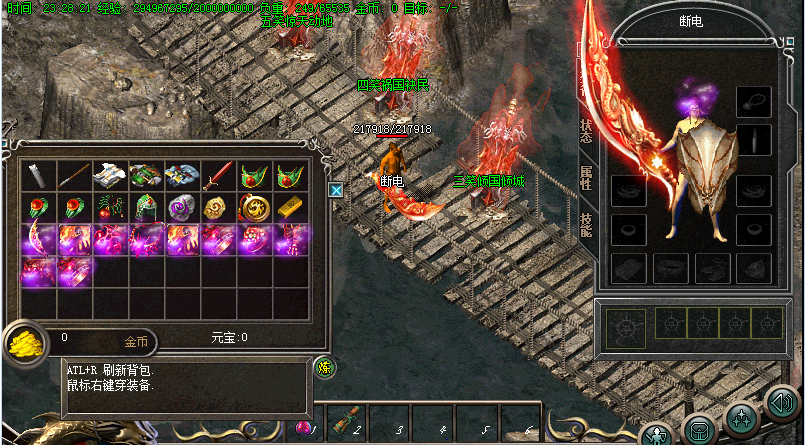Image resolution: width=805 pixels, height=445 pixels.
Task: Select the gold bar item
Action: coord(291,207)
